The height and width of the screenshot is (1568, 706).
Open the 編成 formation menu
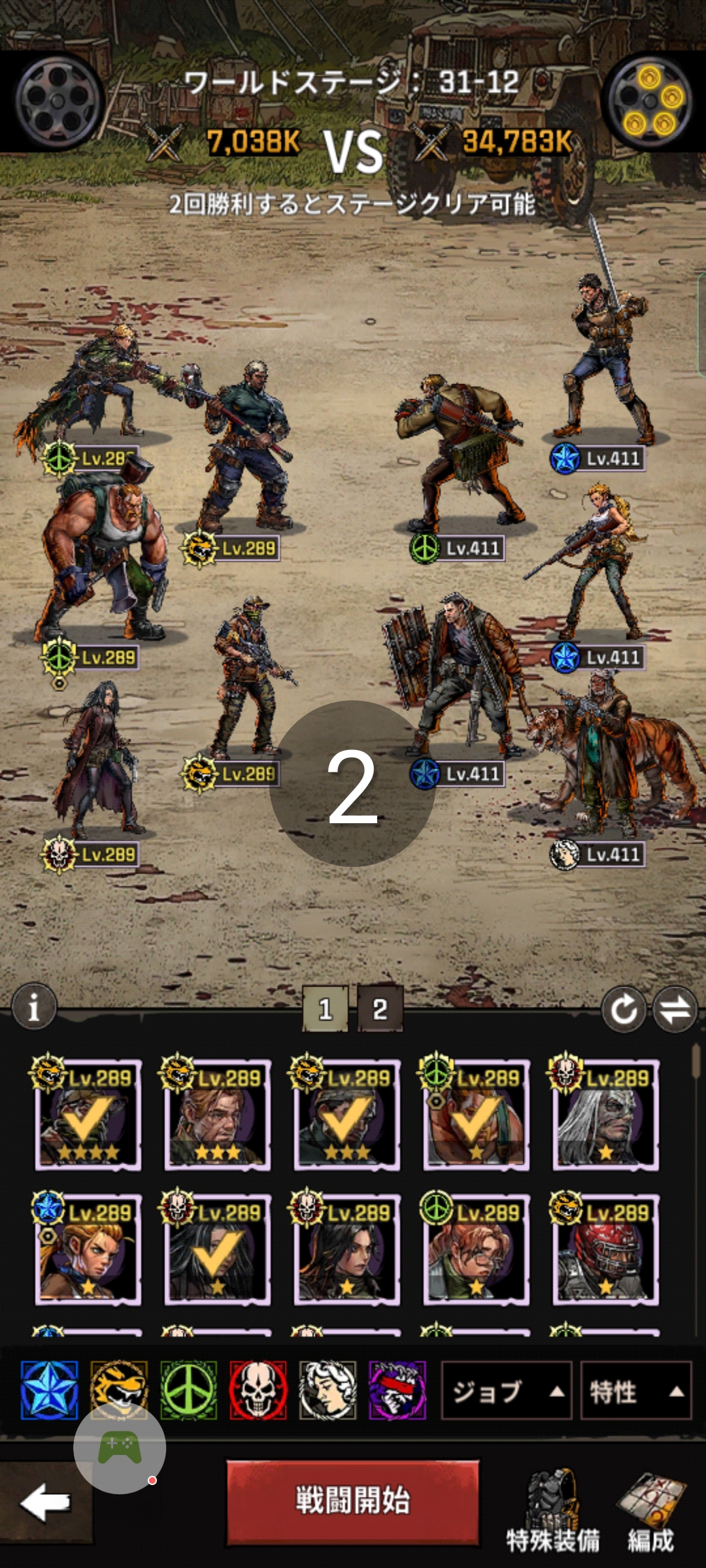(x=651, y=1509)
